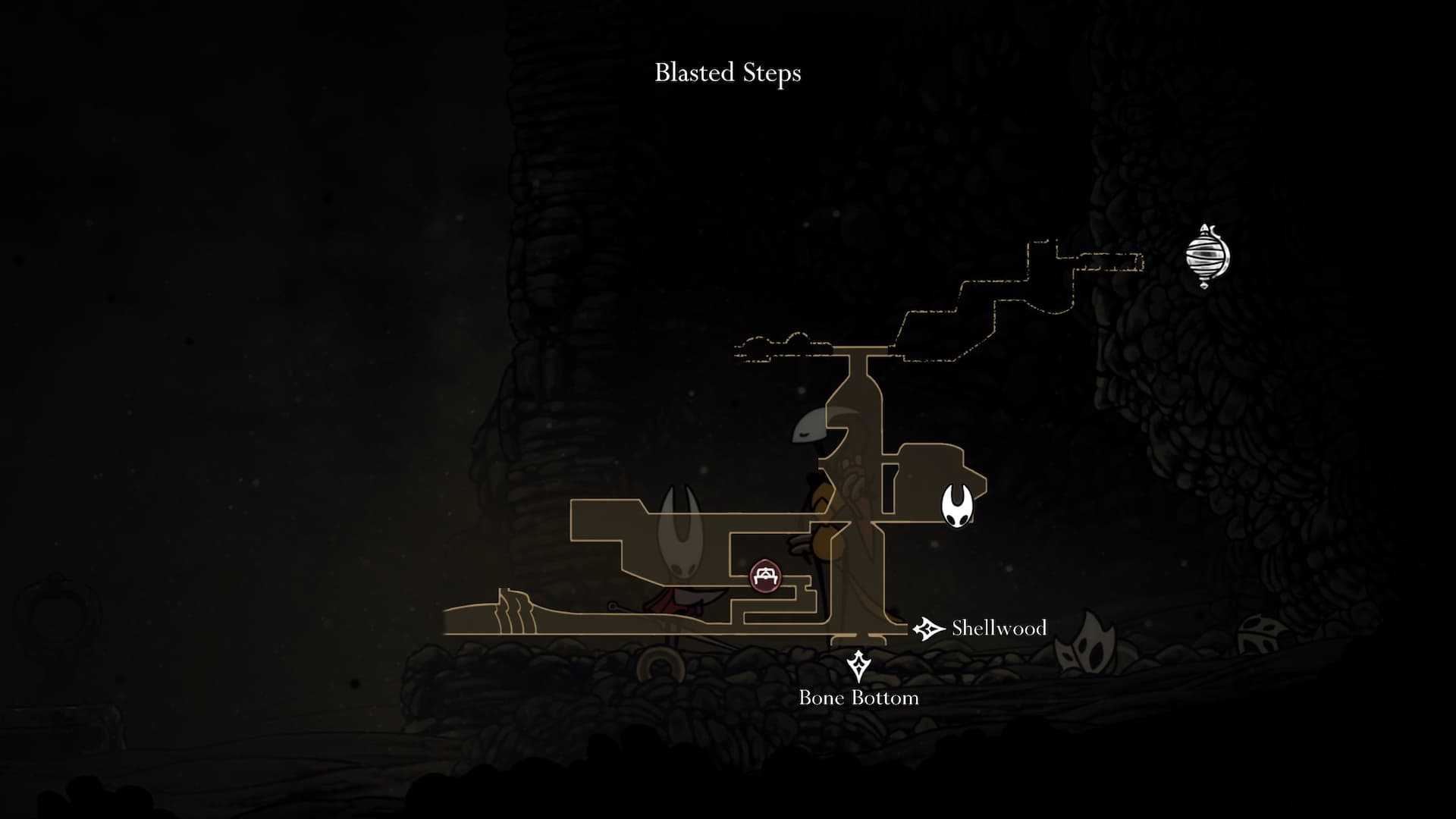Select Hornet's position marker on the map
The width and height of the screenshot is (1456, 819).
[958, 505]
